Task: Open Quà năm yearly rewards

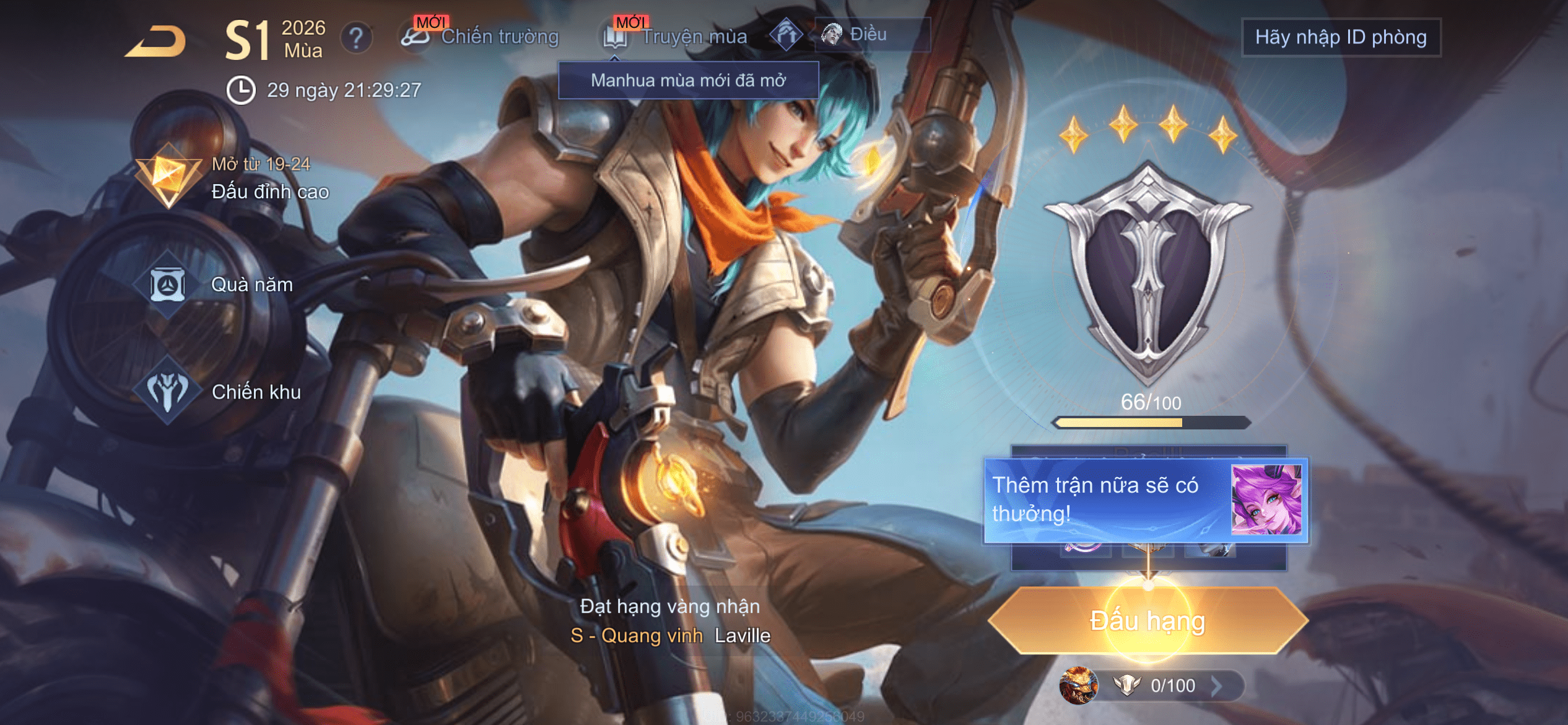Action: 223,284
